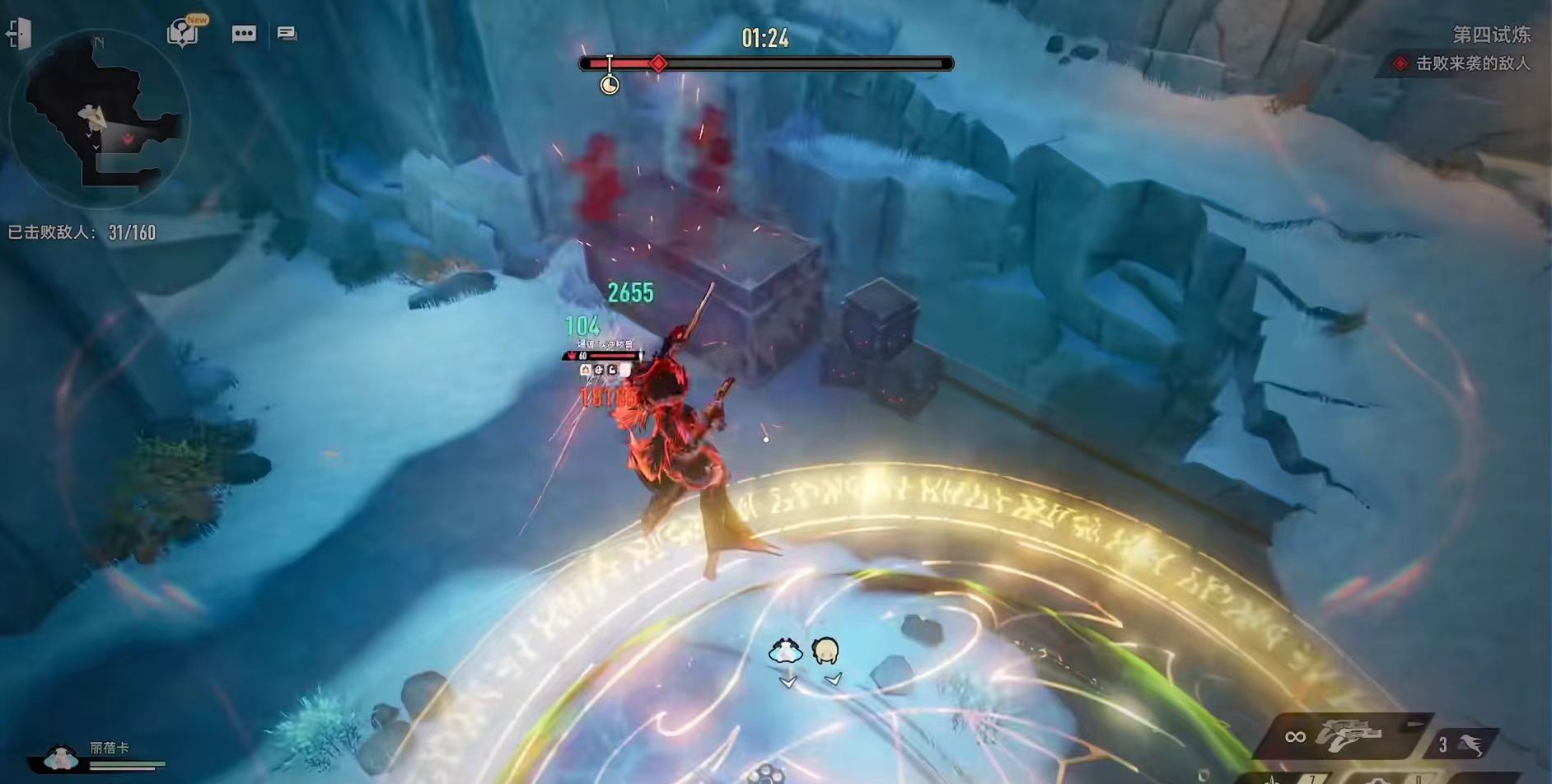This screenshot has height=784, width=1552.
Task: Select teammate 丽蓓卡's portrait
Action: coord(61,757)
